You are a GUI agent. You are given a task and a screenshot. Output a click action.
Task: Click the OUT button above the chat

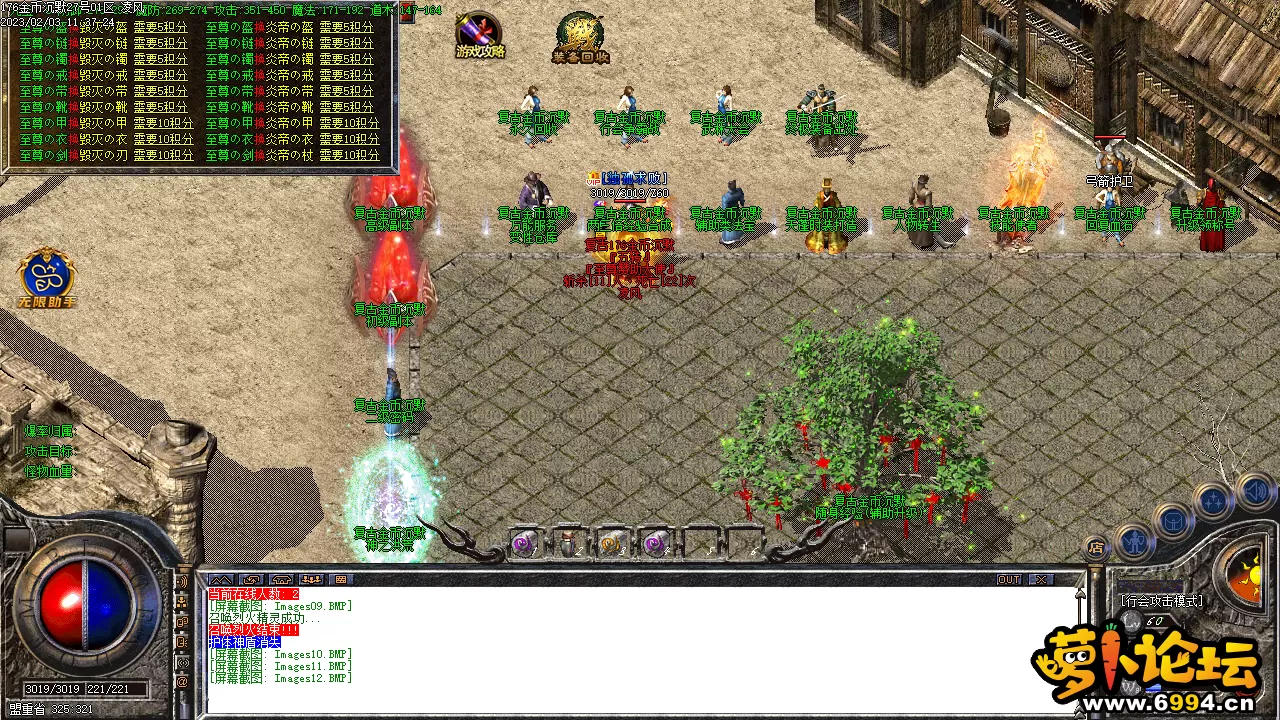pyautogui.click(x=1009, y=580)
